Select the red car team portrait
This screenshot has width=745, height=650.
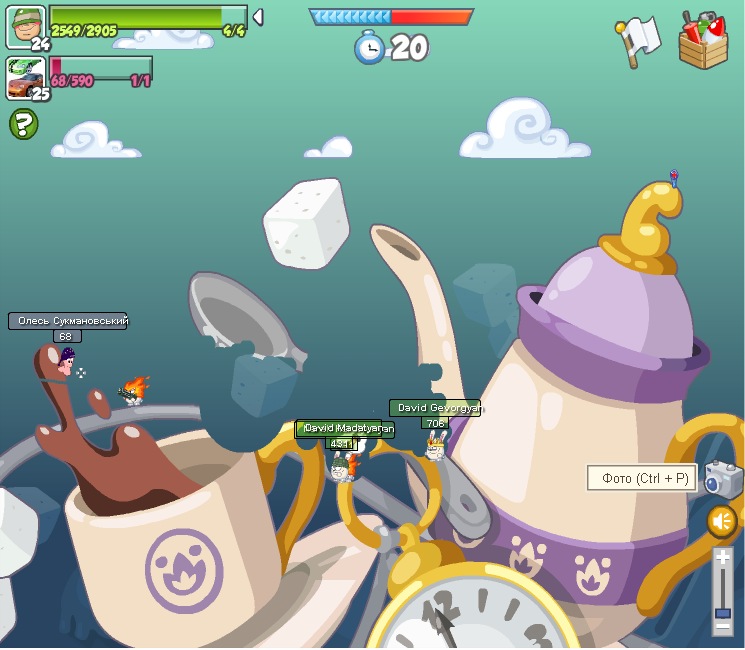click(x=25, y=77)
